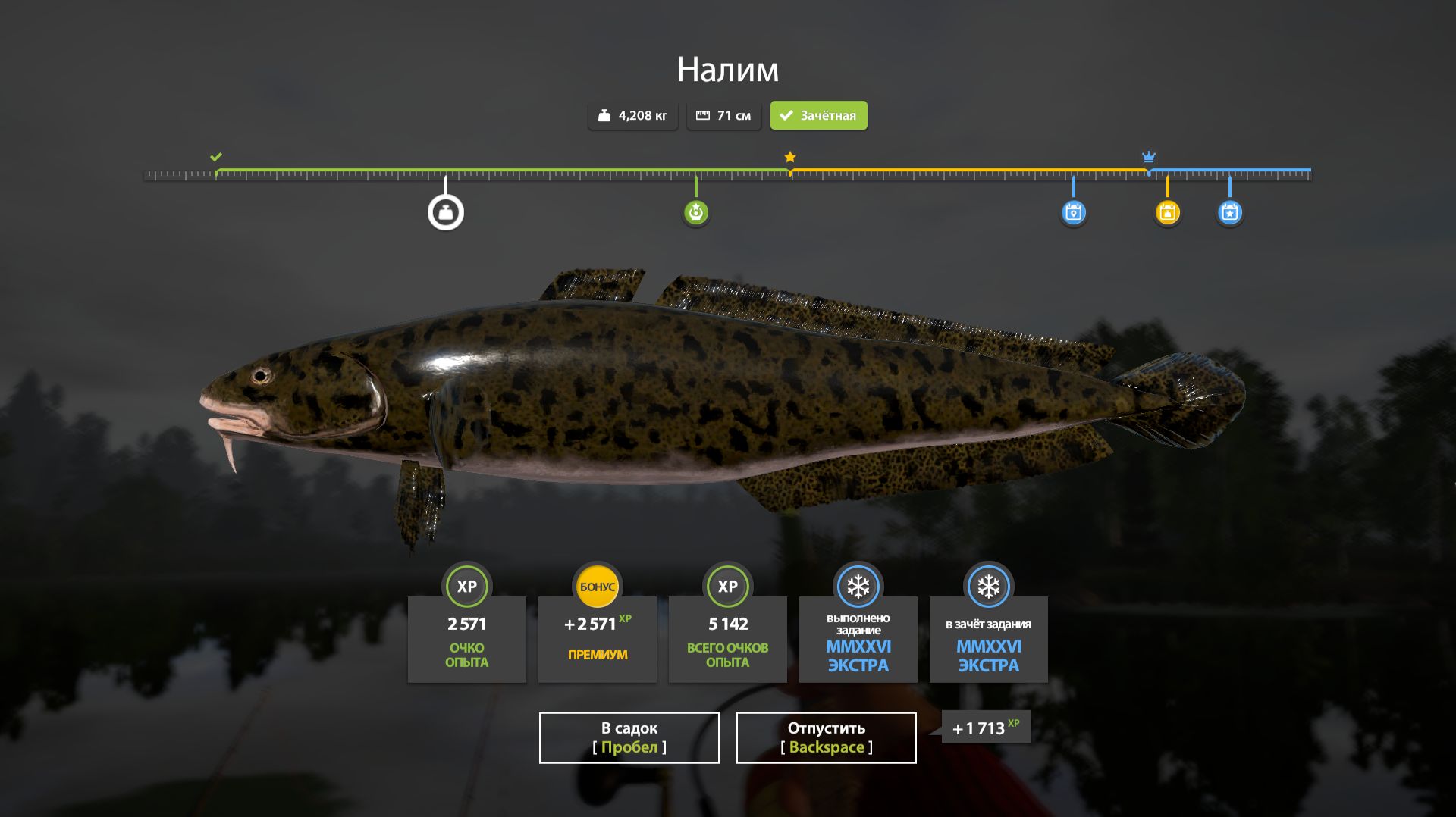Screen dimensions: 1456x817
Task: Click the ВСЕГО ОЧКОВ ОПЫТА tile
Action: (727, 639)
